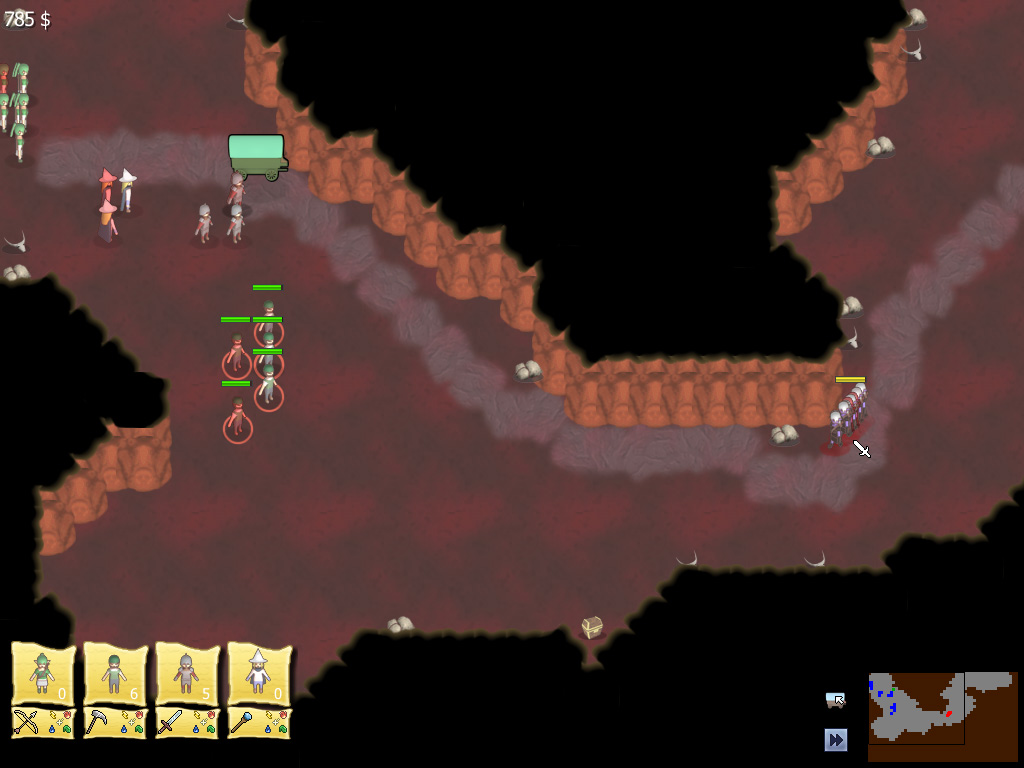The width and height of the screenshot is (1024, 768).
Task: Click the pickaxe tool icon
Action: pyautogui.click(x=98, y=723)
